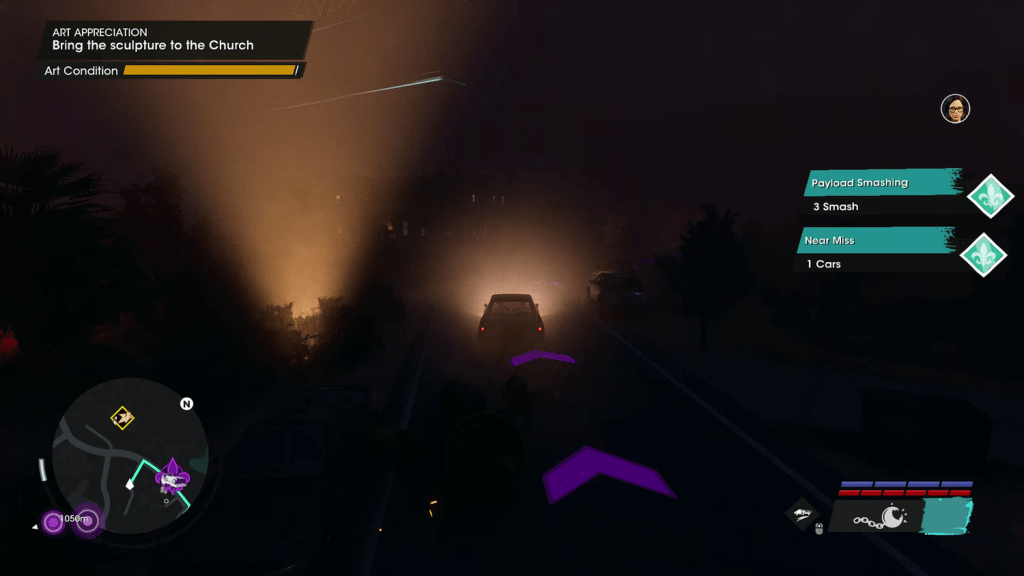Select the yellow diamond marker on minimap
Viewport: 1024px width, 576px height.
(x=122, y=417)
